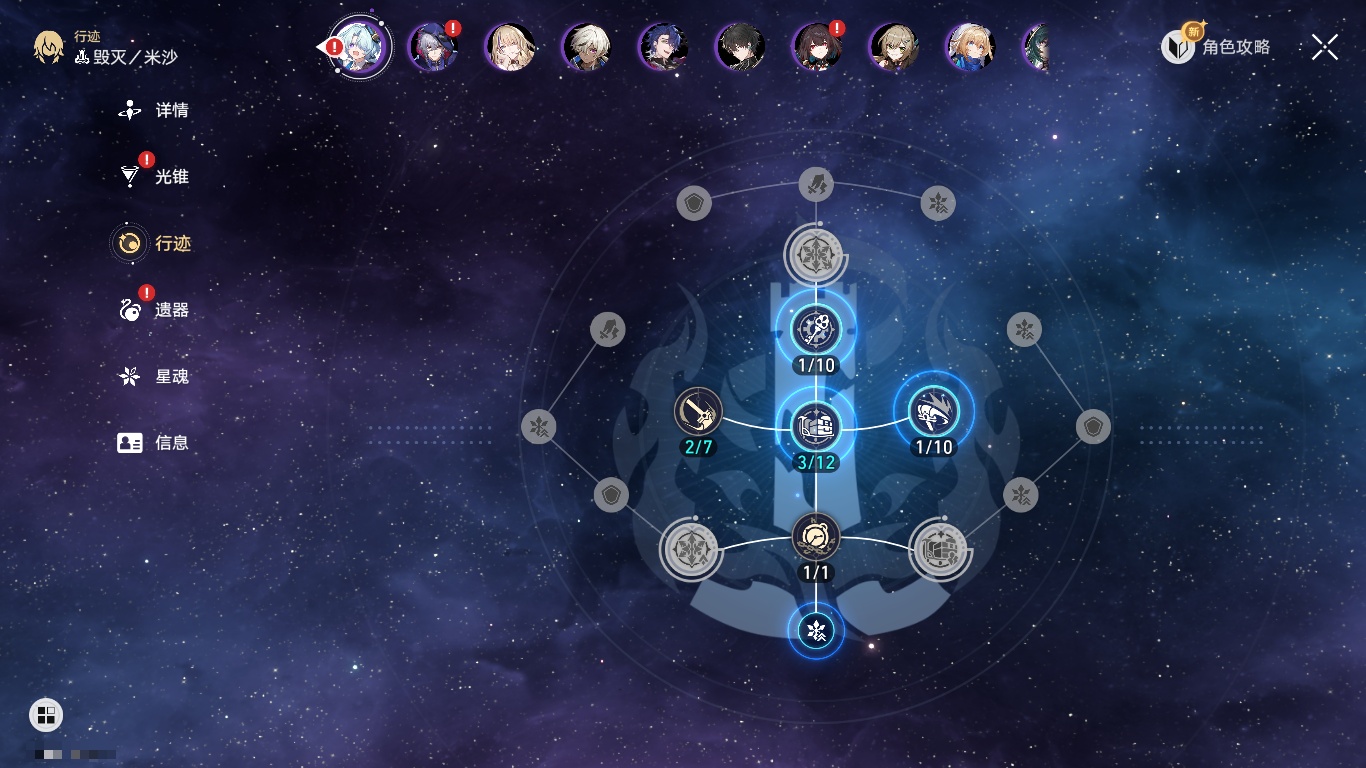Pick the ultimate trace node on the right

tap(934, 411)
